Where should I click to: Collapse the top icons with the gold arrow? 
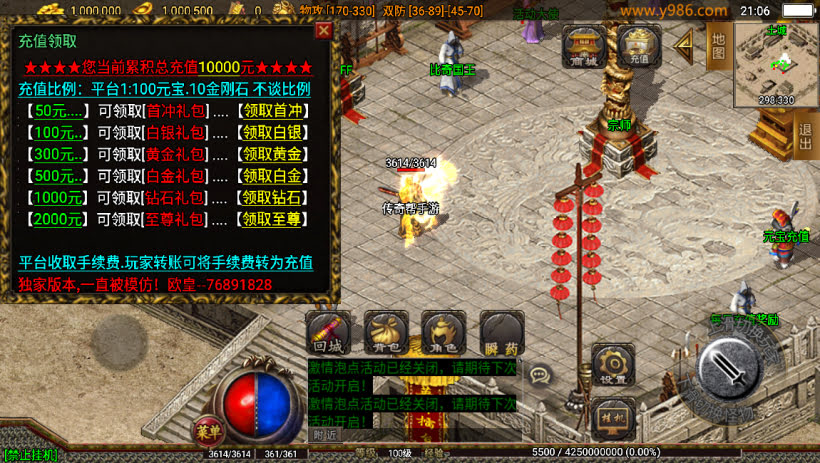(x=685, y=43)
